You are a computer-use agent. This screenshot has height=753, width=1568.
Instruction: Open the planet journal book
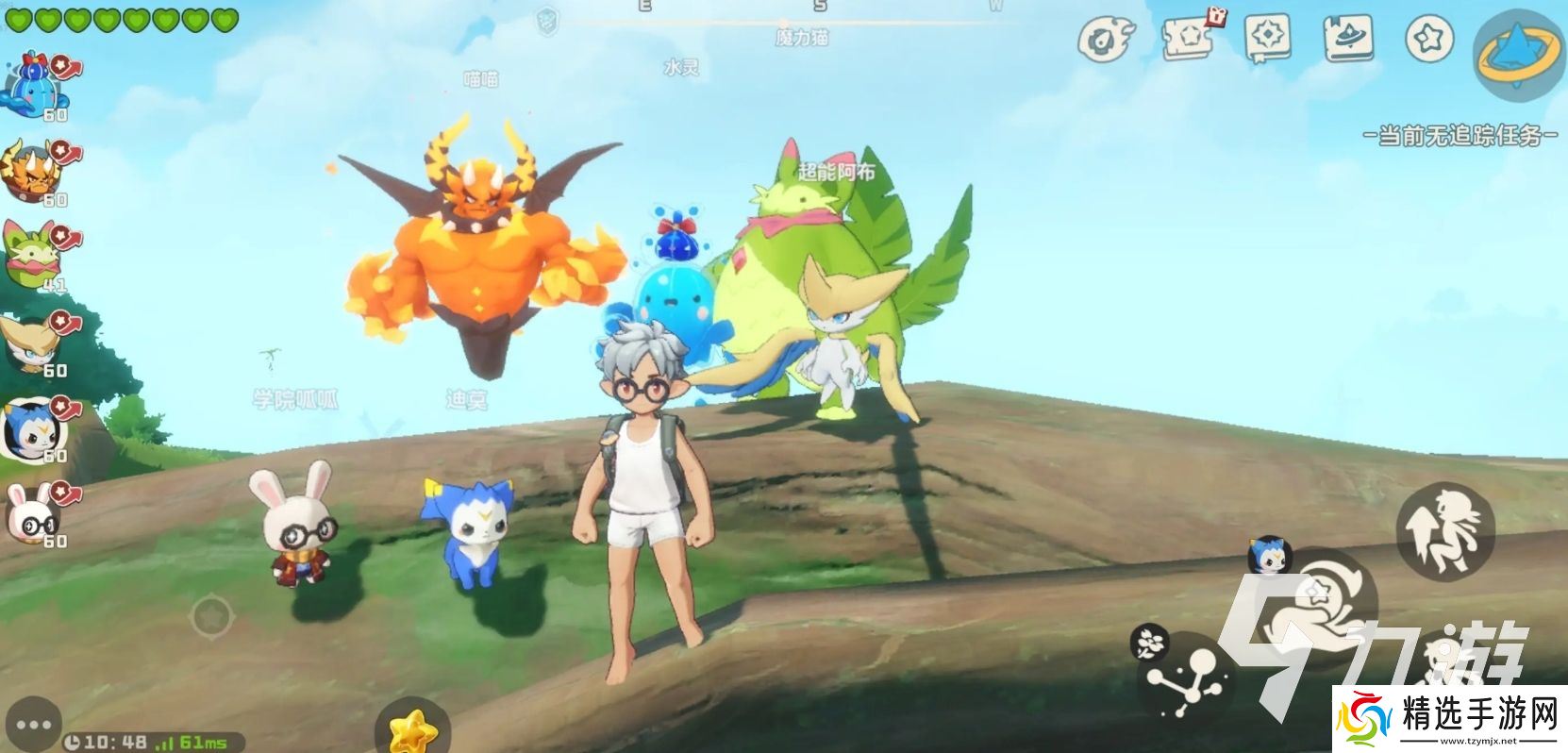click(1347, 39)
